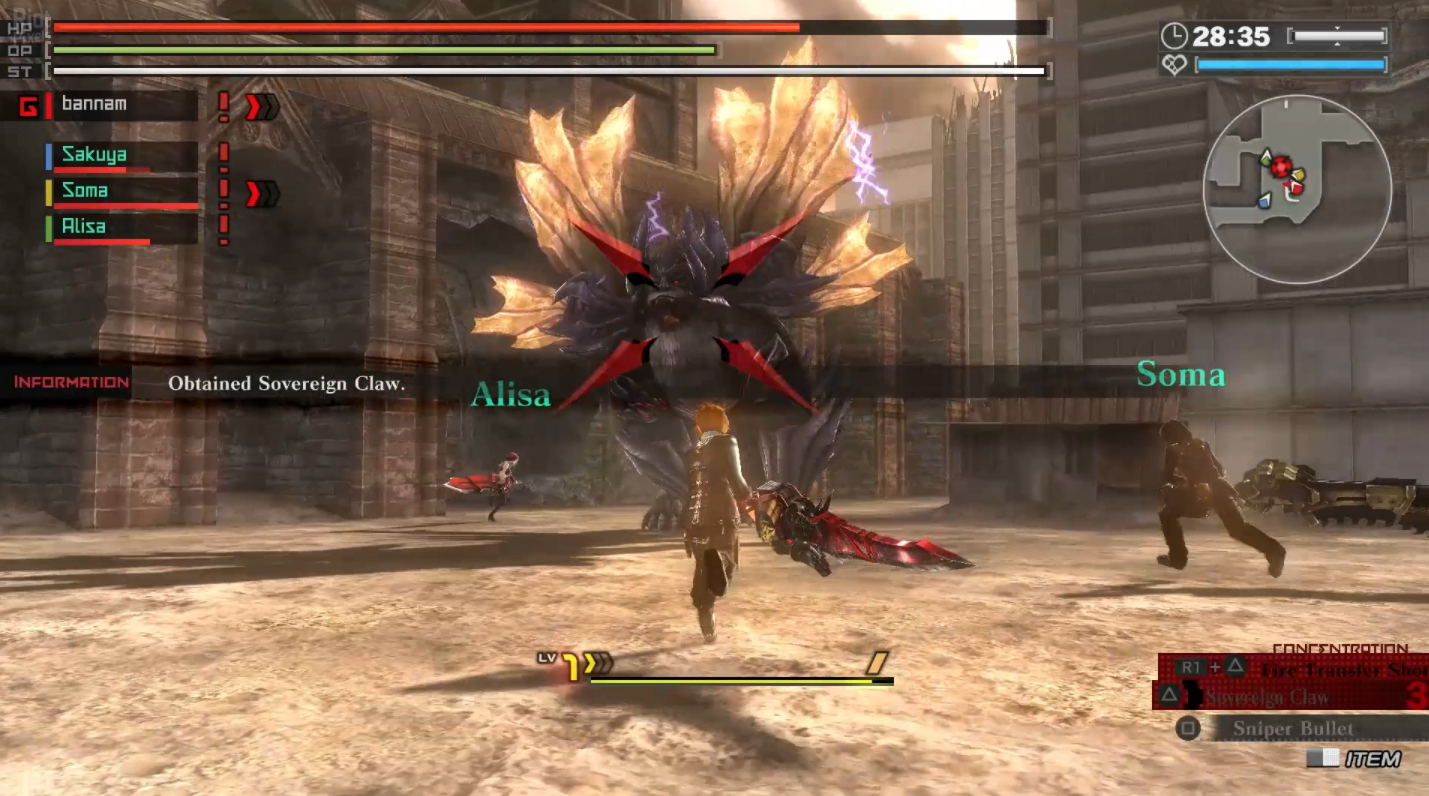This screenshot has width=1429, height=796.
Task: Click the Obtained Sovereign Claw information notice
Action: pos(286,383)
